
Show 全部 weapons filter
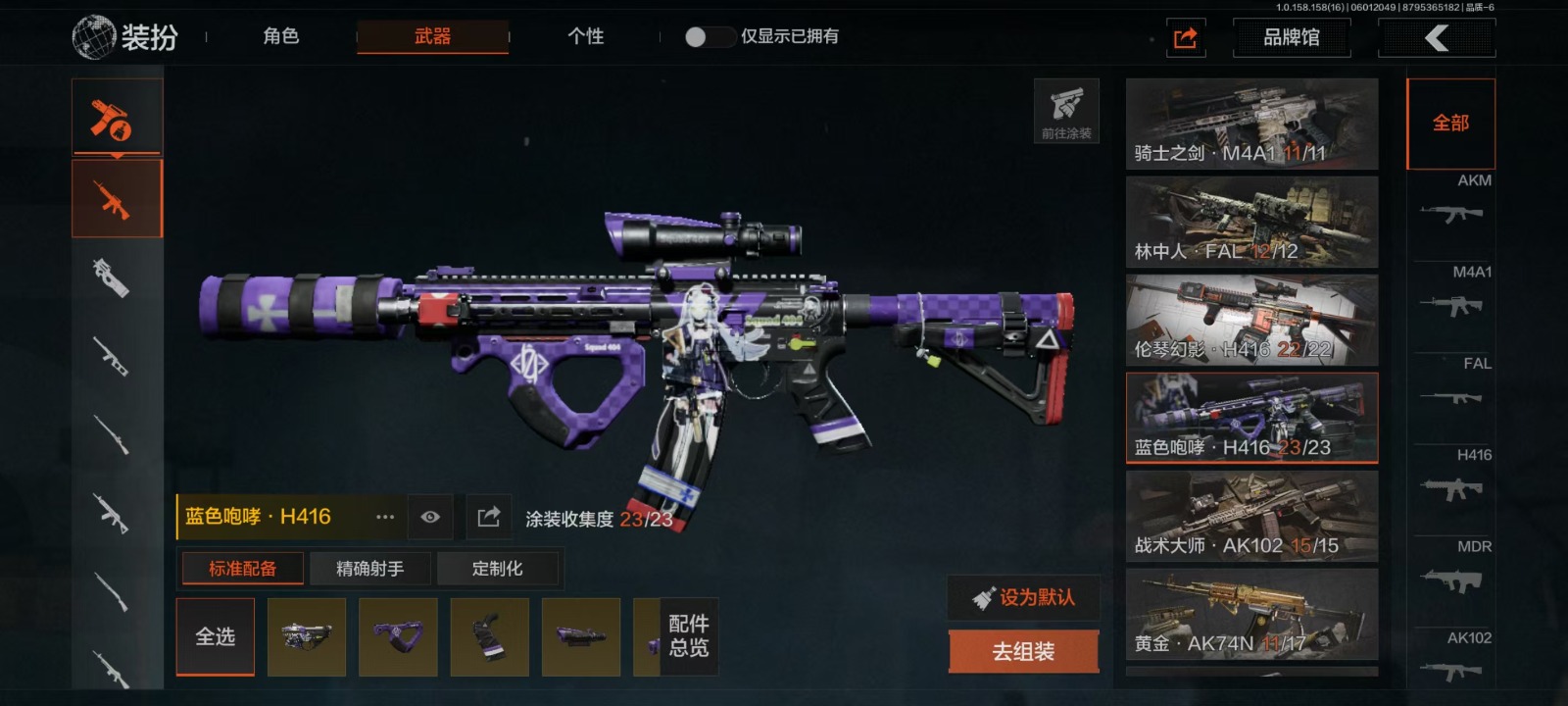1450,124
